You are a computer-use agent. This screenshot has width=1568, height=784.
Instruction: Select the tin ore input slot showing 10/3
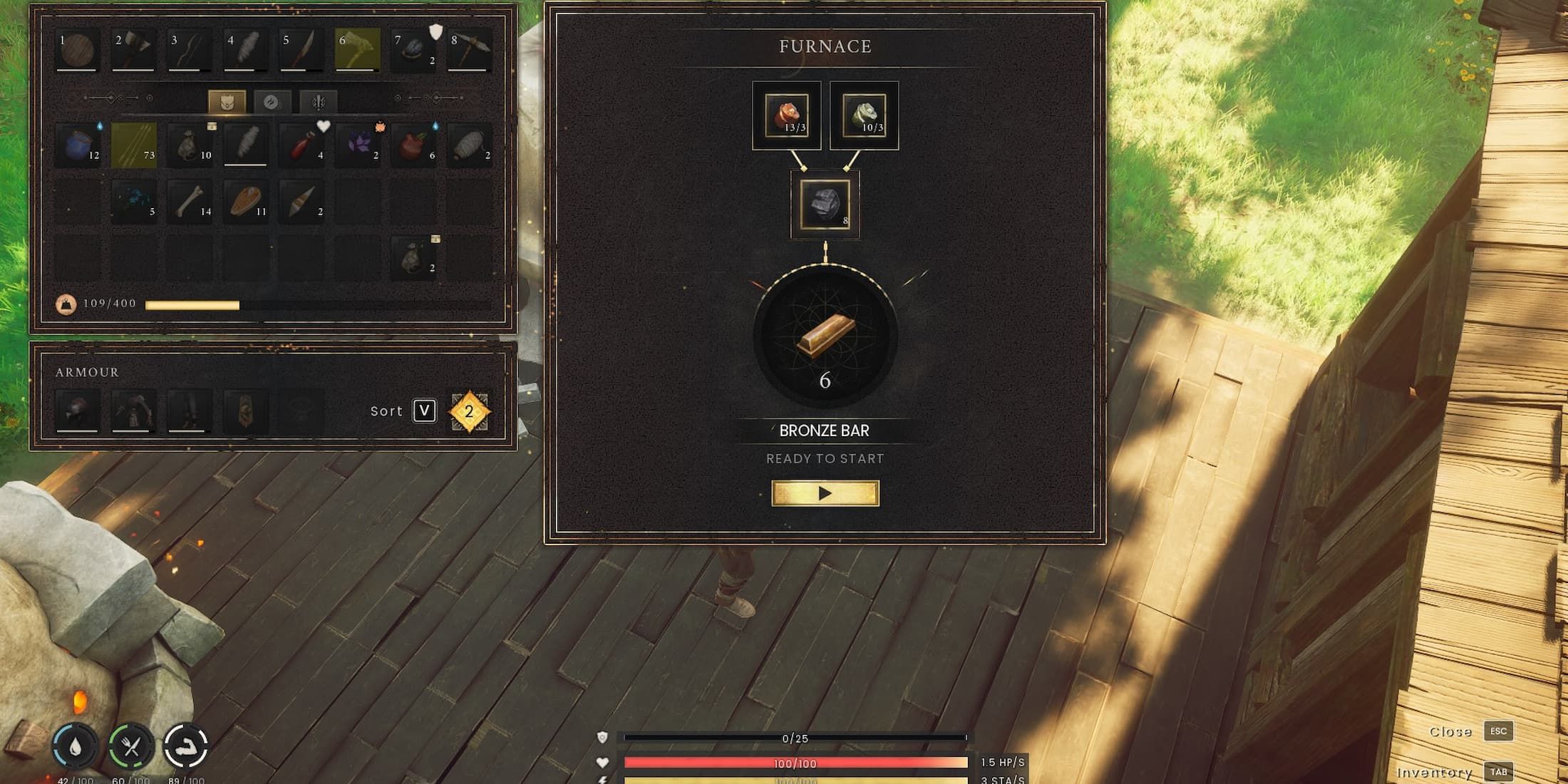pyautogui.click(x=864, y=115)
